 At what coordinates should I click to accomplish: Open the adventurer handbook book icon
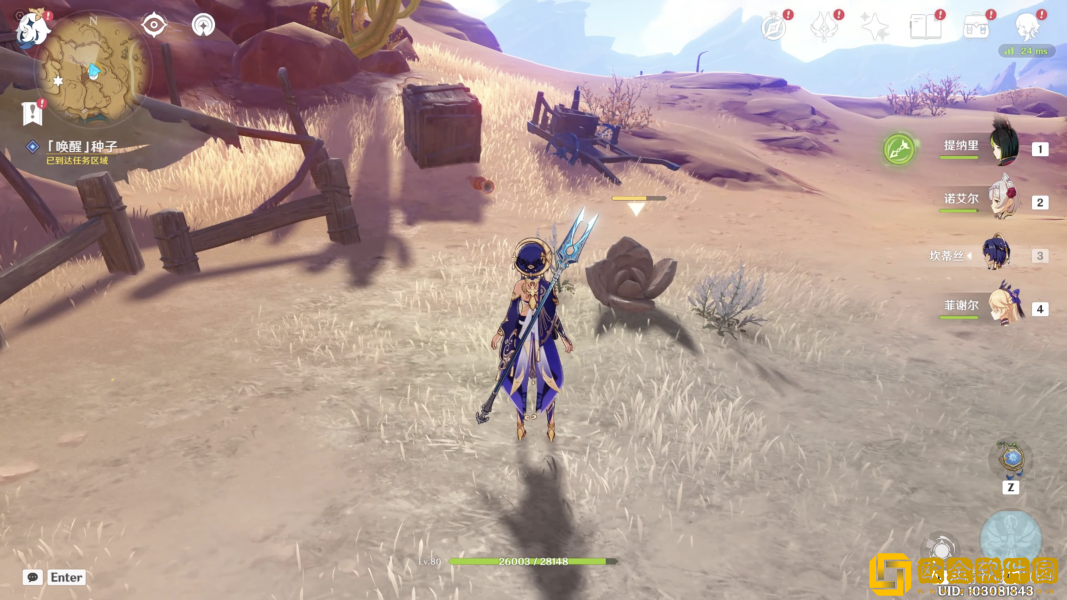(925, 27)
